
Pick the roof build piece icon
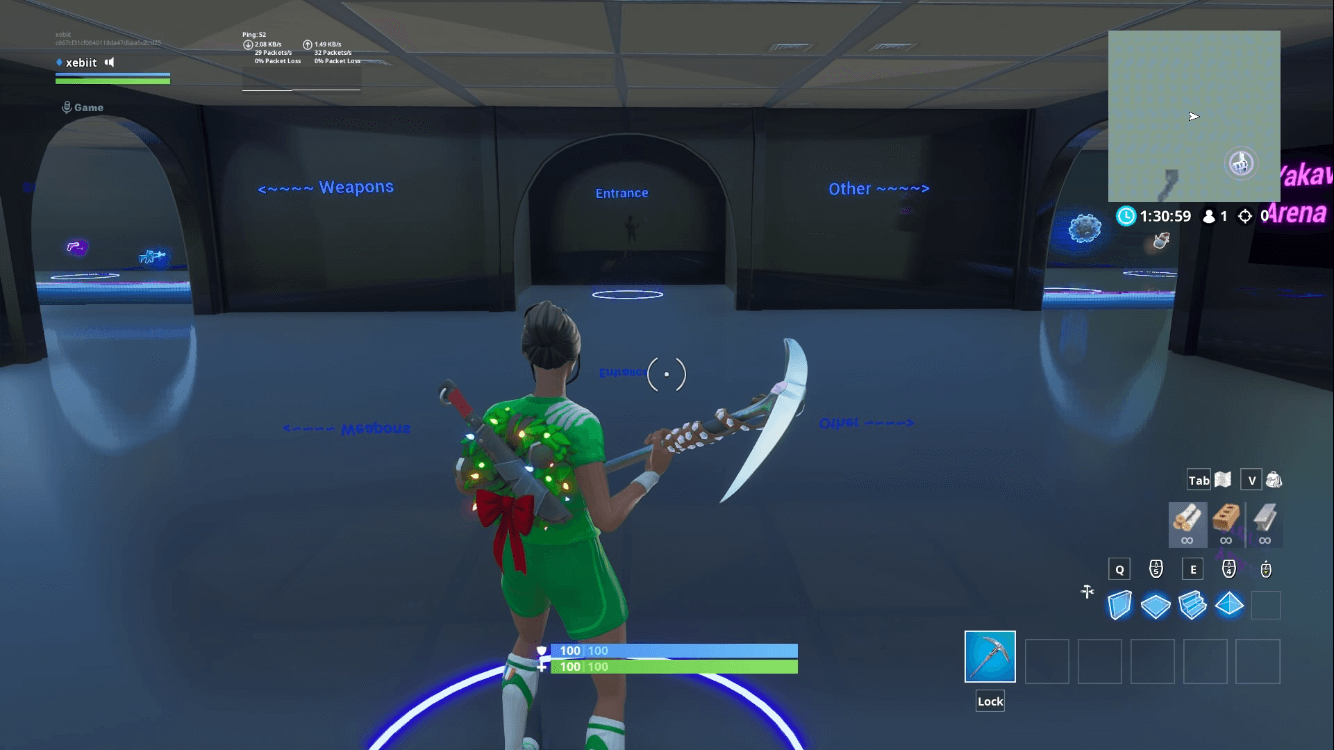[1229, 604]
